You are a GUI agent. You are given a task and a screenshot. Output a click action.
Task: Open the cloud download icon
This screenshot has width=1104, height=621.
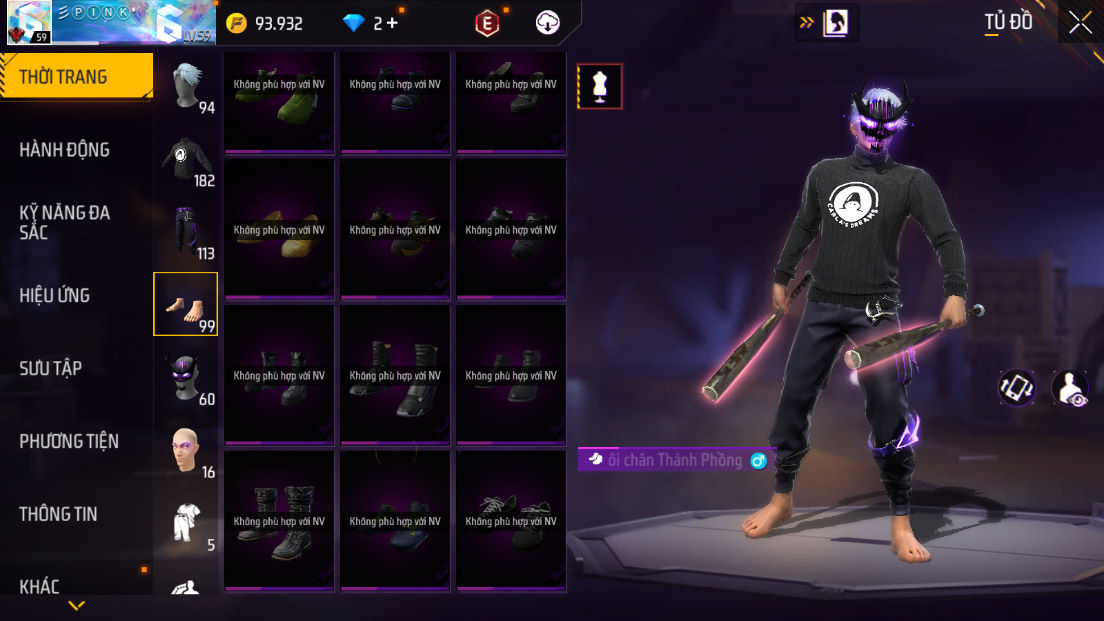pyautogui.click(x=548, y=23)
